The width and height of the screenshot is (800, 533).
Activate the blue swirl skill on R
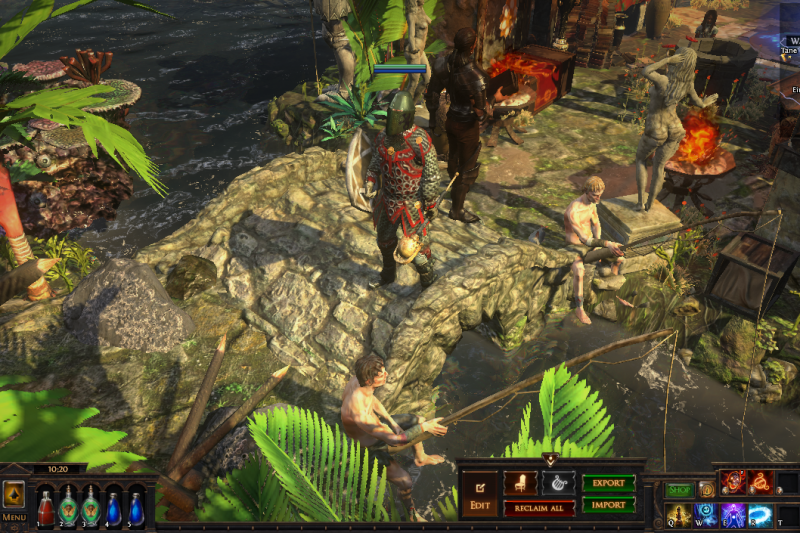[x=760, y=516]
